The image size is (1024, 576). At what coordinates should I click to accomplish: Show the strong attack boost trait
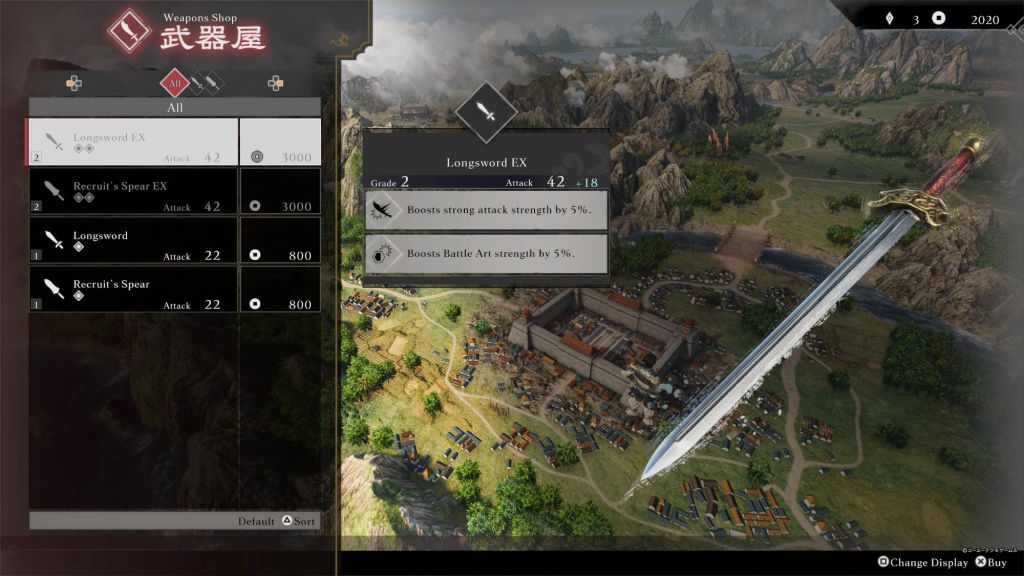pos(486,210)
